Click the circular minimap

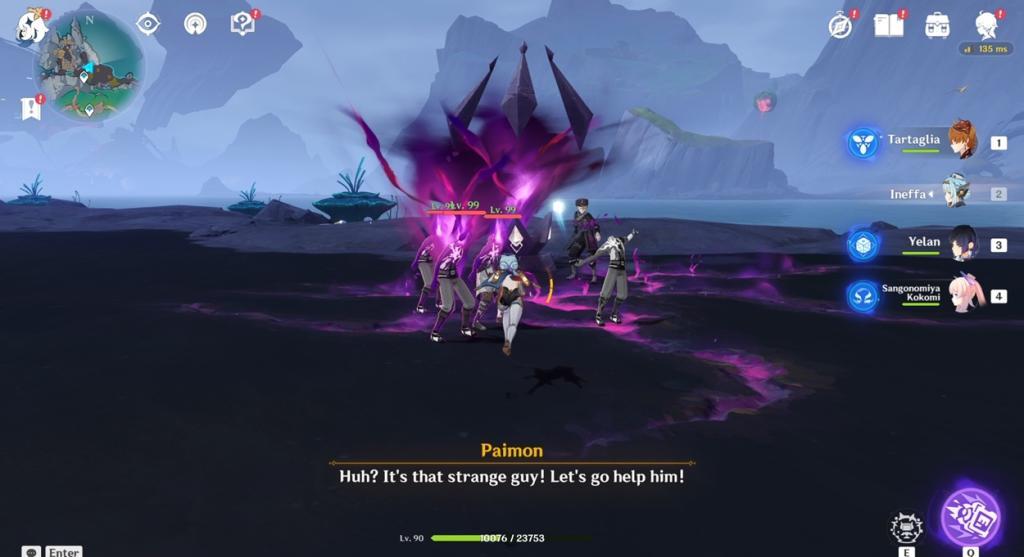coord(88,67)
